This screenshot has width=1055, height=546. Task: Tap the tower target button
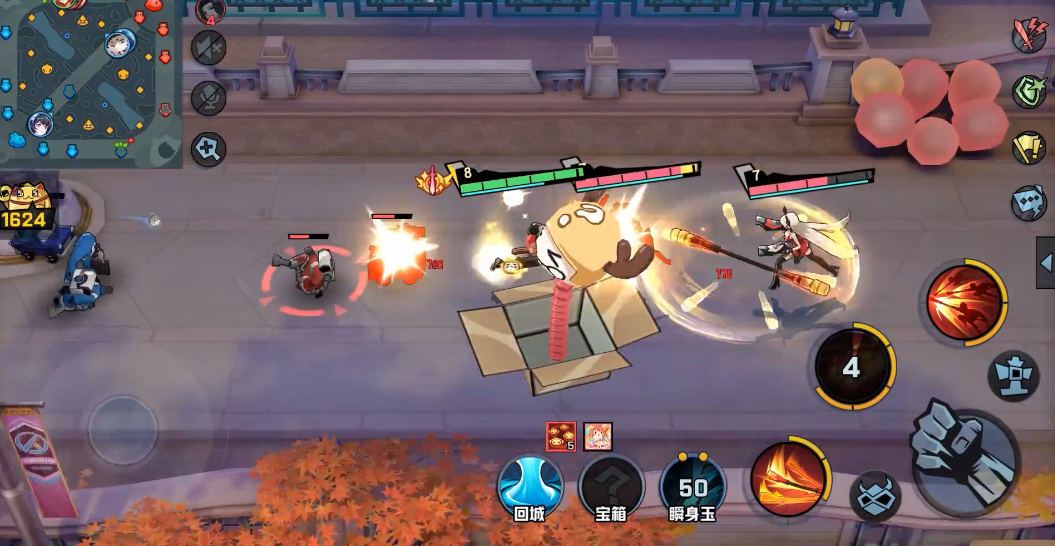coord(1013,376)
